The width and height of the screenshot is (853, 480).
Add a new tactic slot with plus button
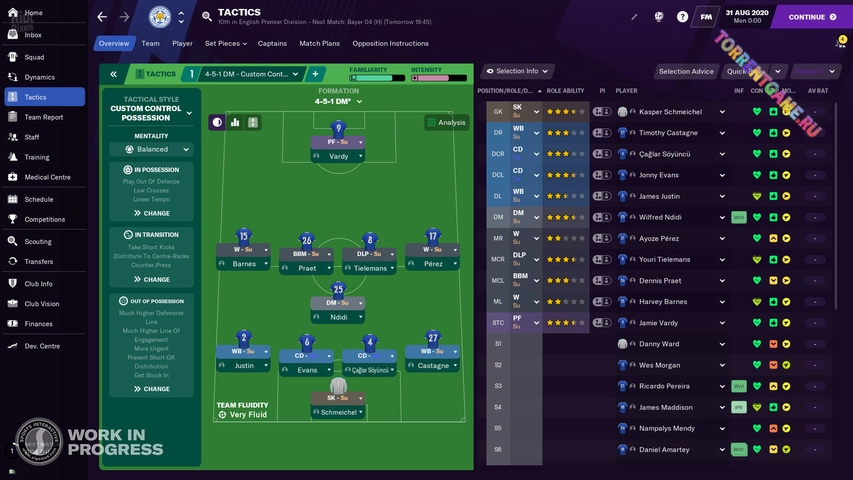click(x=315, y=74)
